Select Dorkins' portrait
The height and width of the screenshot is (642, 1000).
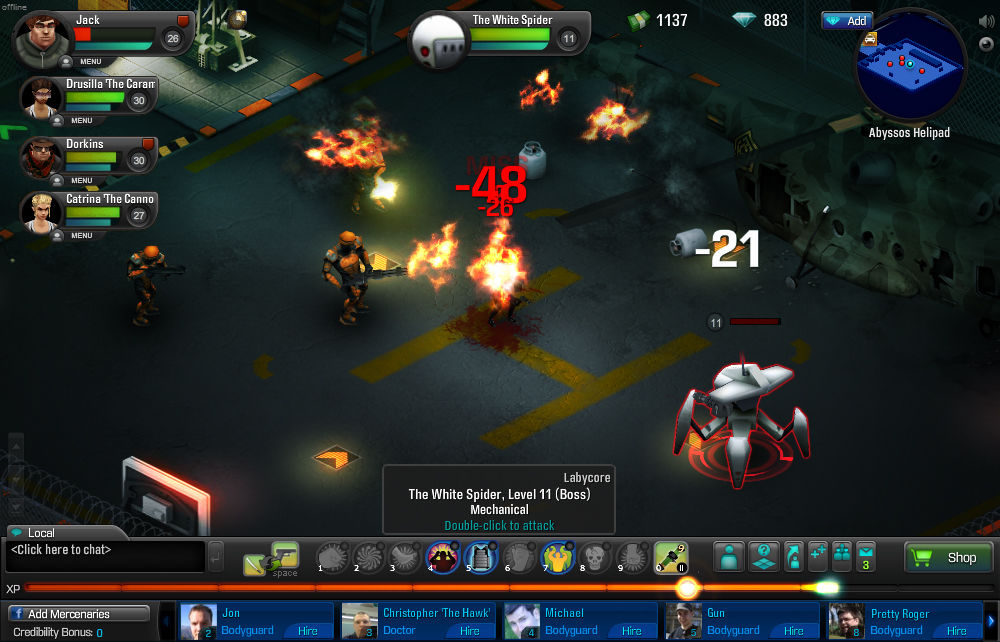(x=42, y=156)
